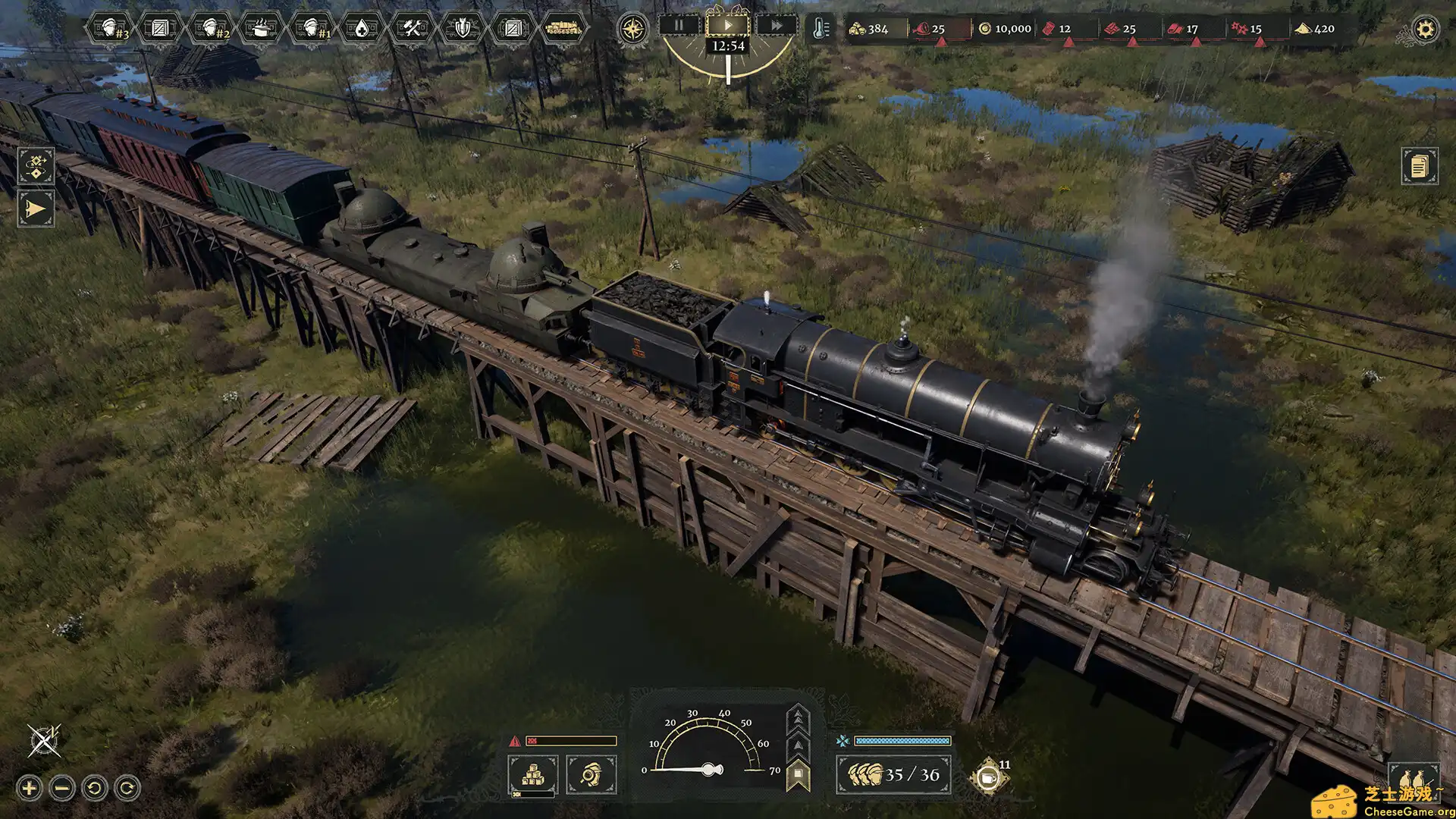
Task: Open the kitchen car with the cooking pot icon
Action: [x=262, y=29]
